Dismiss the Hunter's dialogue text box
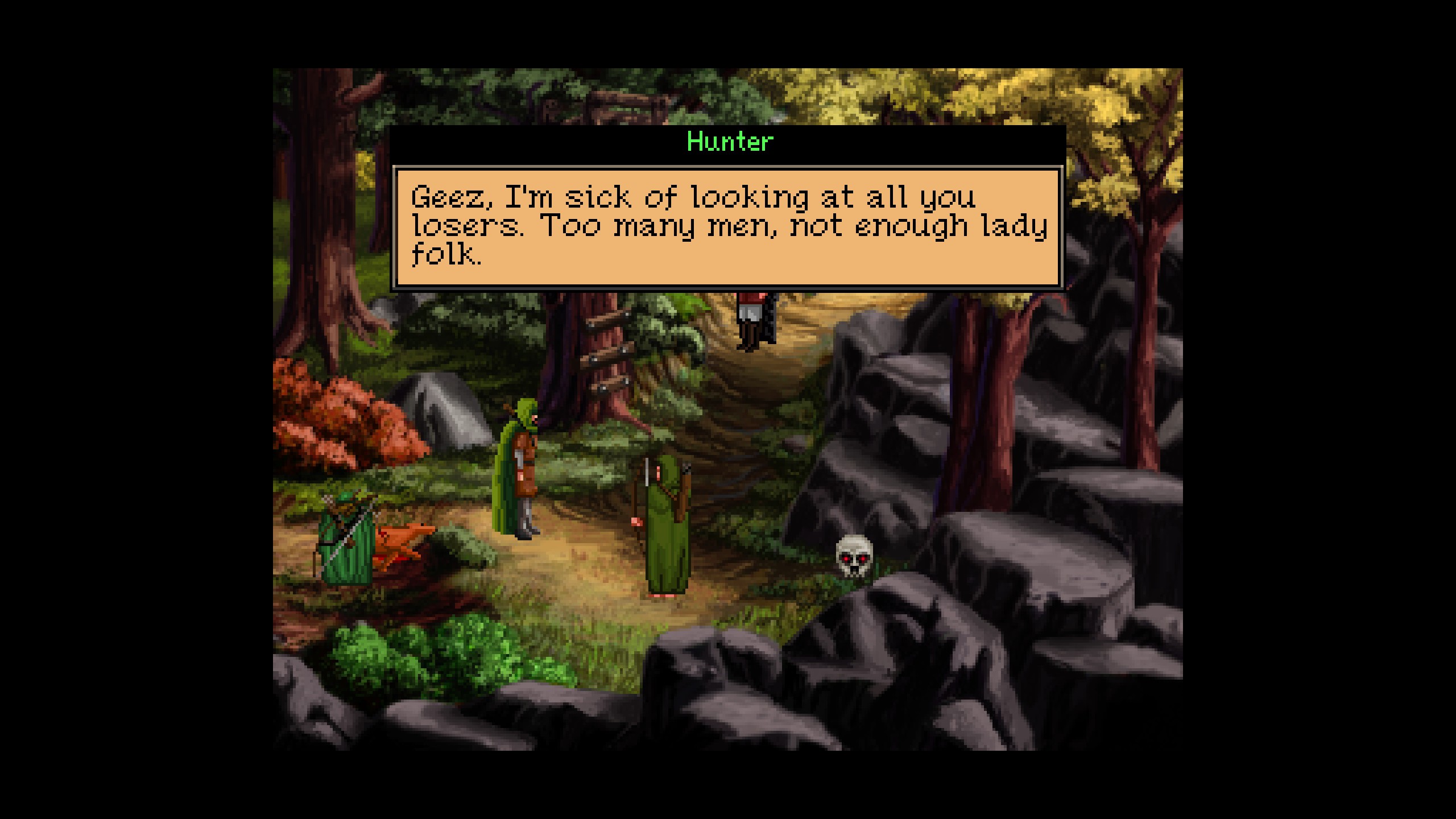The width and height of the screenshot is (1456, 819). click(727, 227)
